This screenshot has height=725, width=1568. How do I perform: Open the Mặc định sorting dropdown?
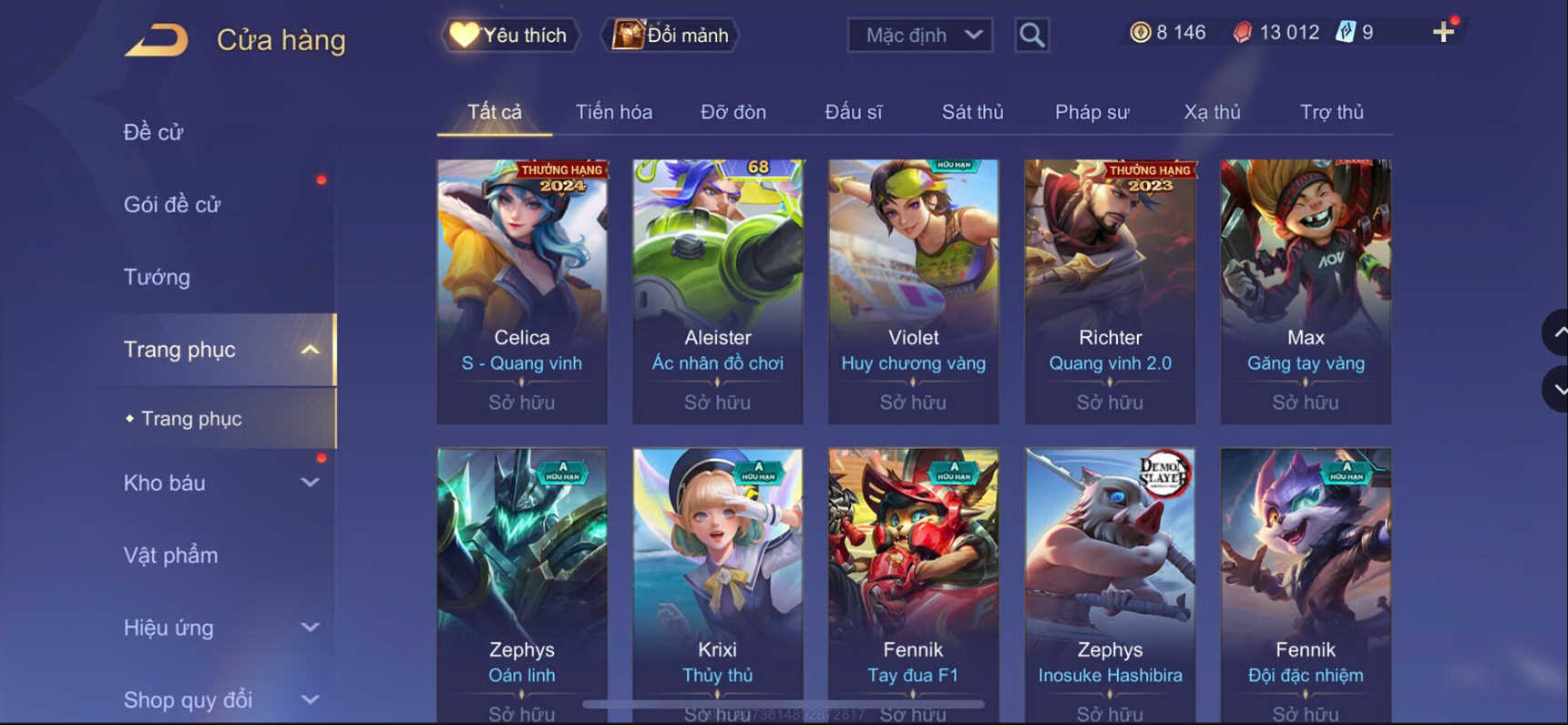point(918,35)
